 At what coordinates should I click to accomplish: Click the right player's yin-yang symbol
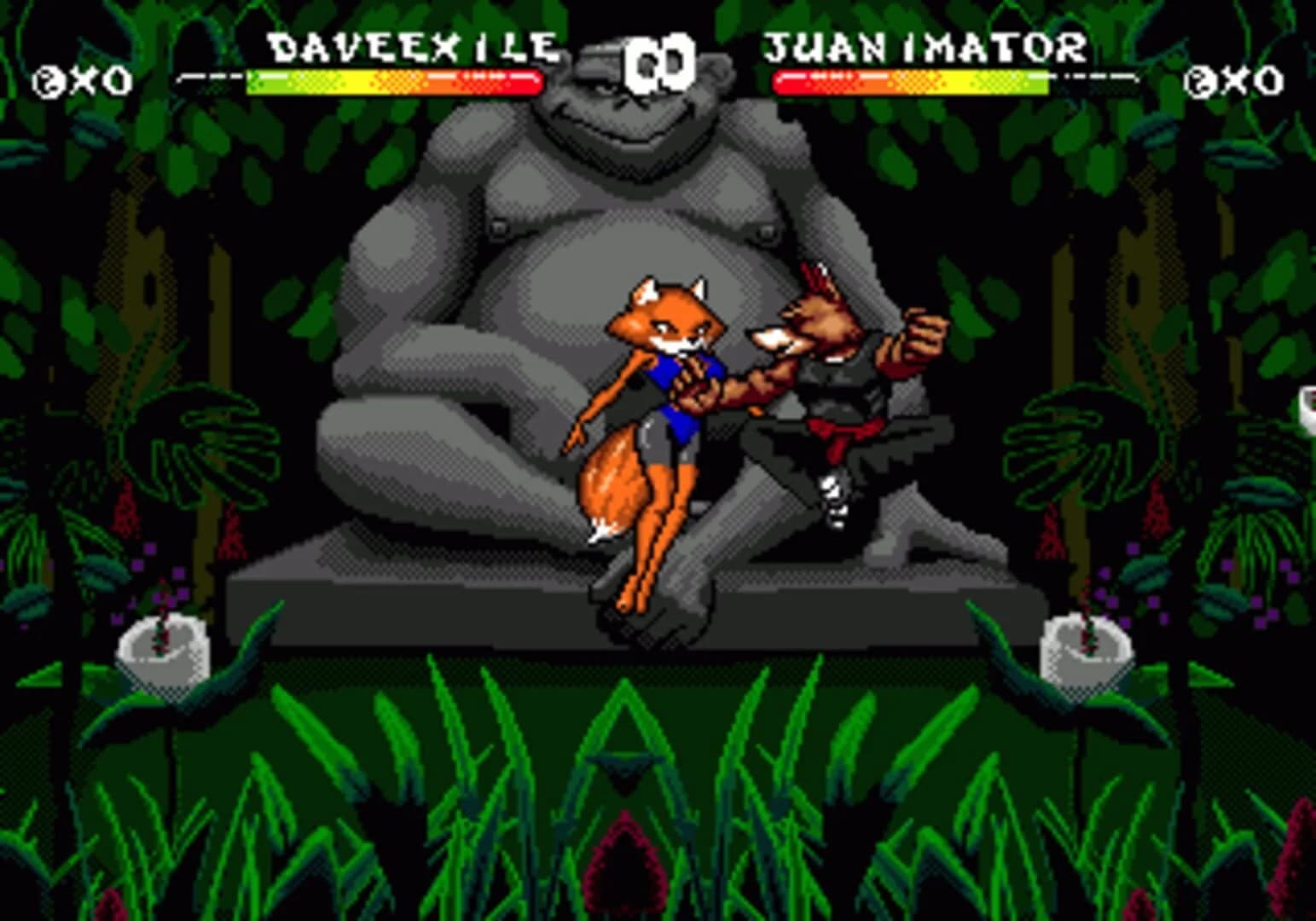click(x=1200, y=81)
